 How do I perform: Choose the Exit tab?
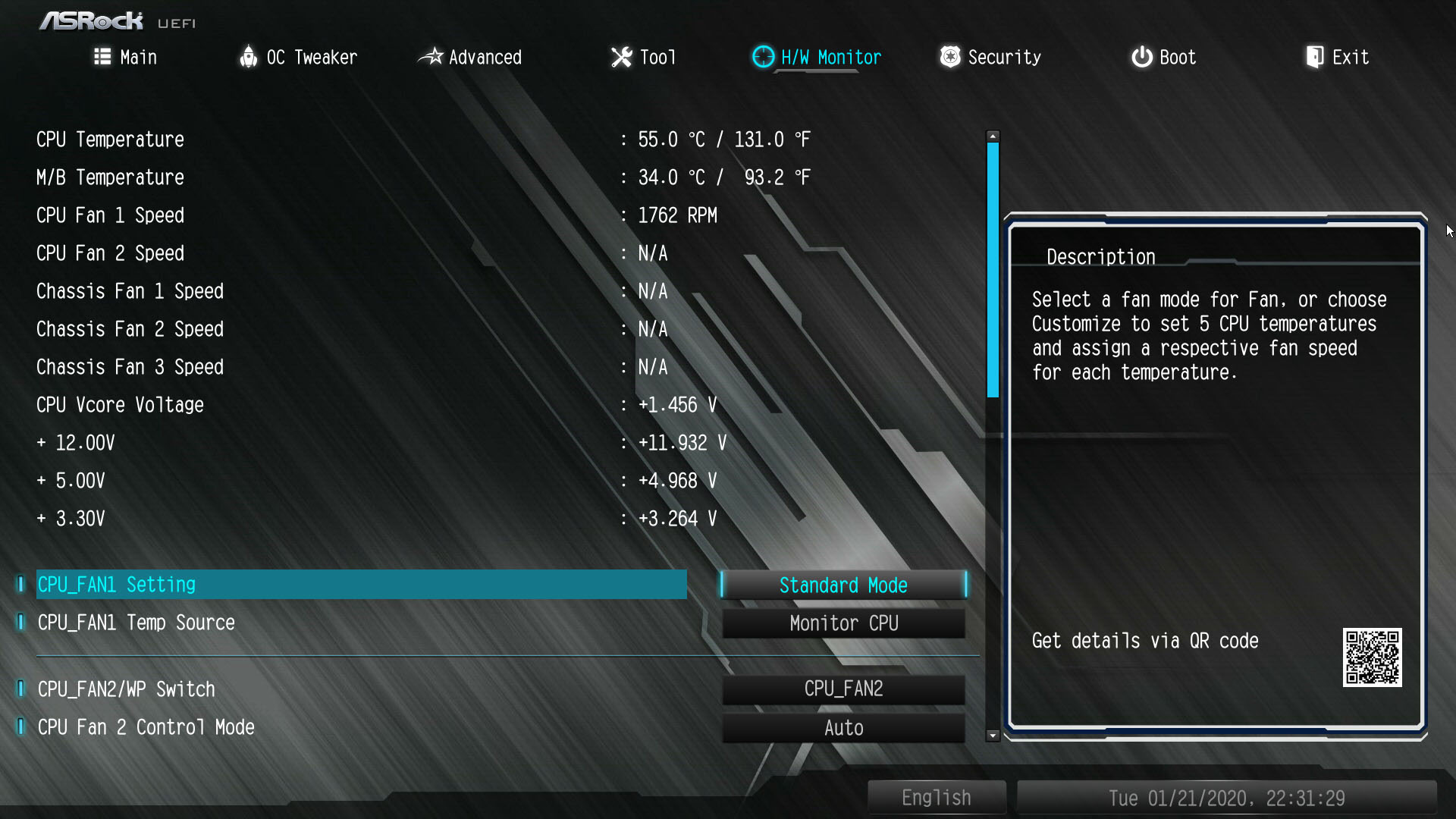coord(1337,58)
